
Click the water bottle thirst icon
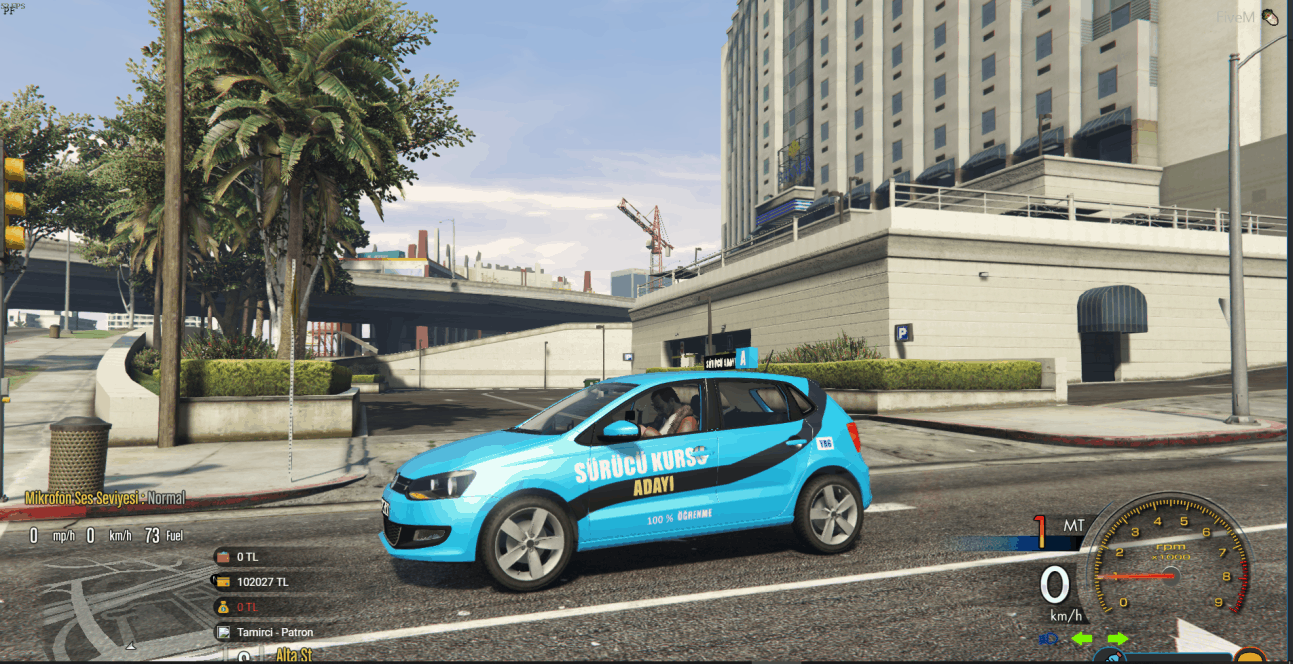coord(1109,657)
